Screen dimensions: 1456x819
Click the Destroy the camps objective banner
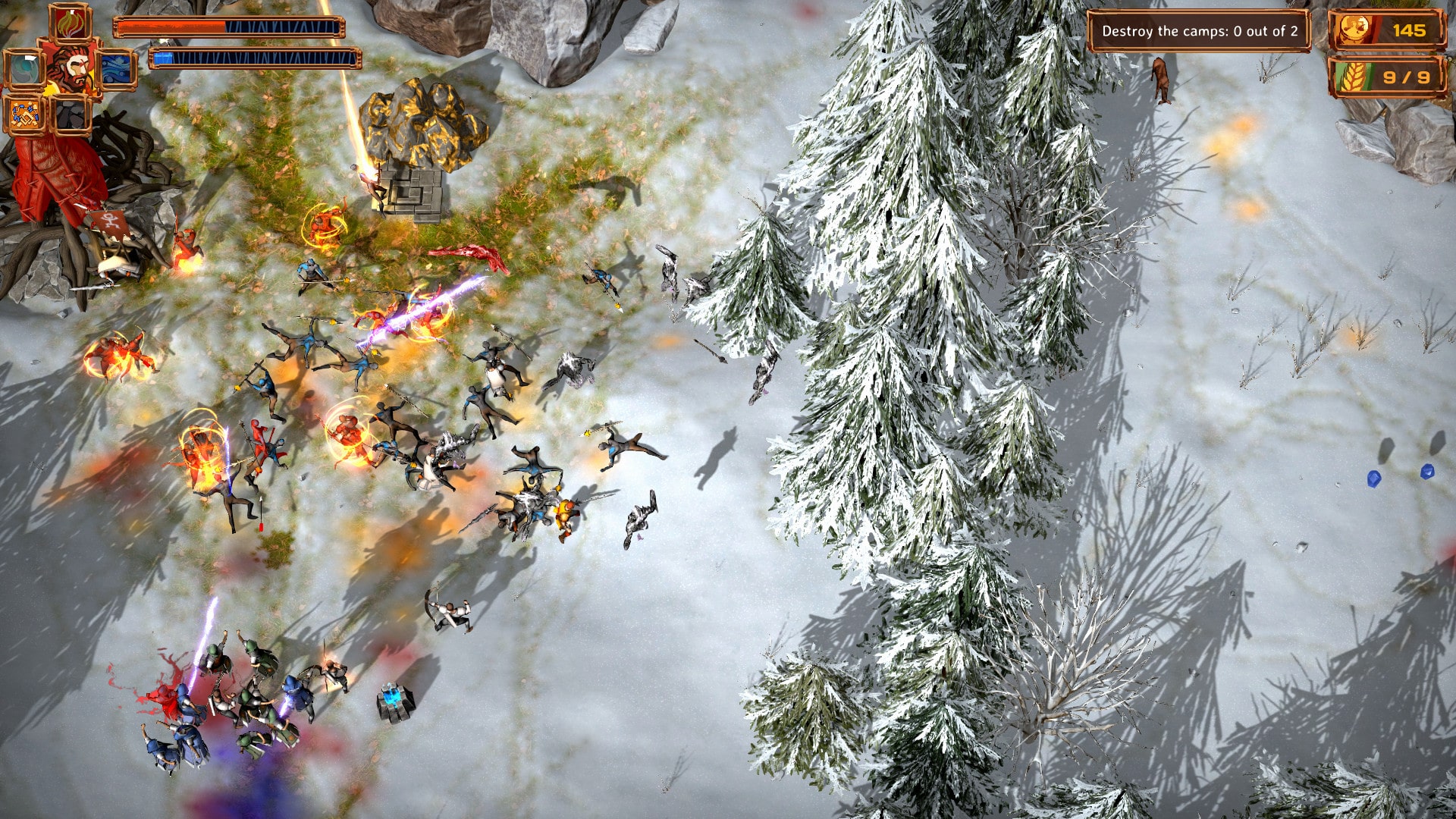pos(1200,32)
